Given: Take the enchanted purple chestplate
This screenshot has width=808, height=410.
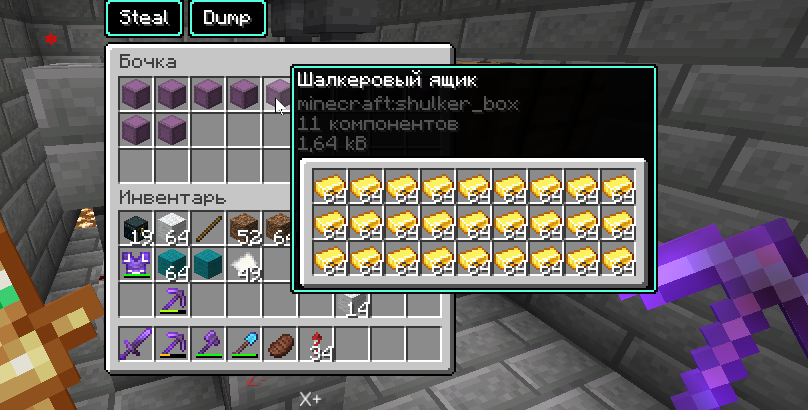Looking at the screenshot, I should click(137, 264).
